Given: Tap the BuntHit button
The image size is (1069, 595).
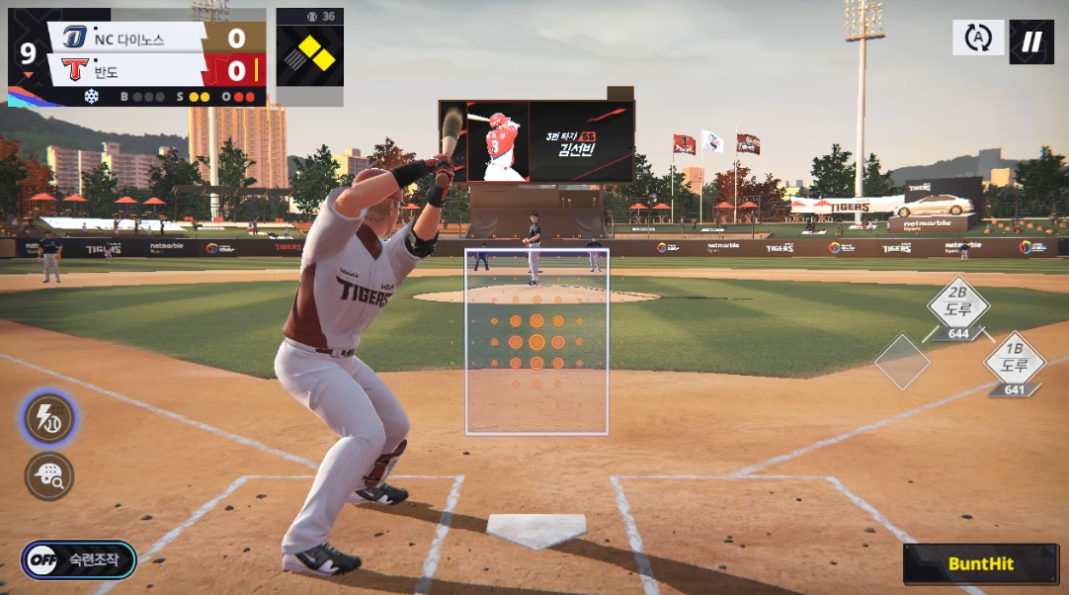Looking at the screenshot, I should pos(980,564).
